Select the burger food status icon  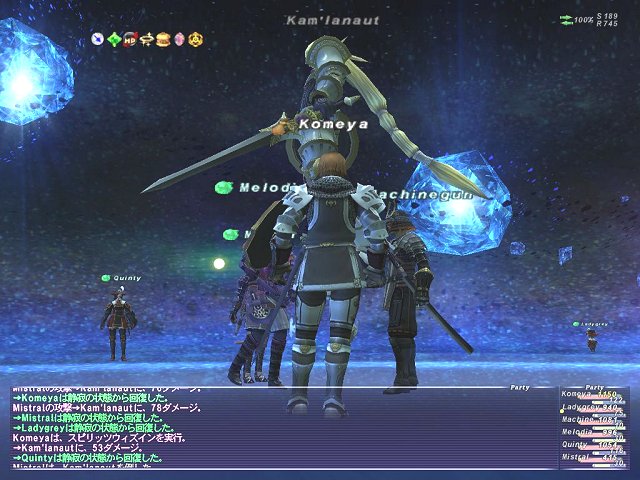click(x=162, y=39)
